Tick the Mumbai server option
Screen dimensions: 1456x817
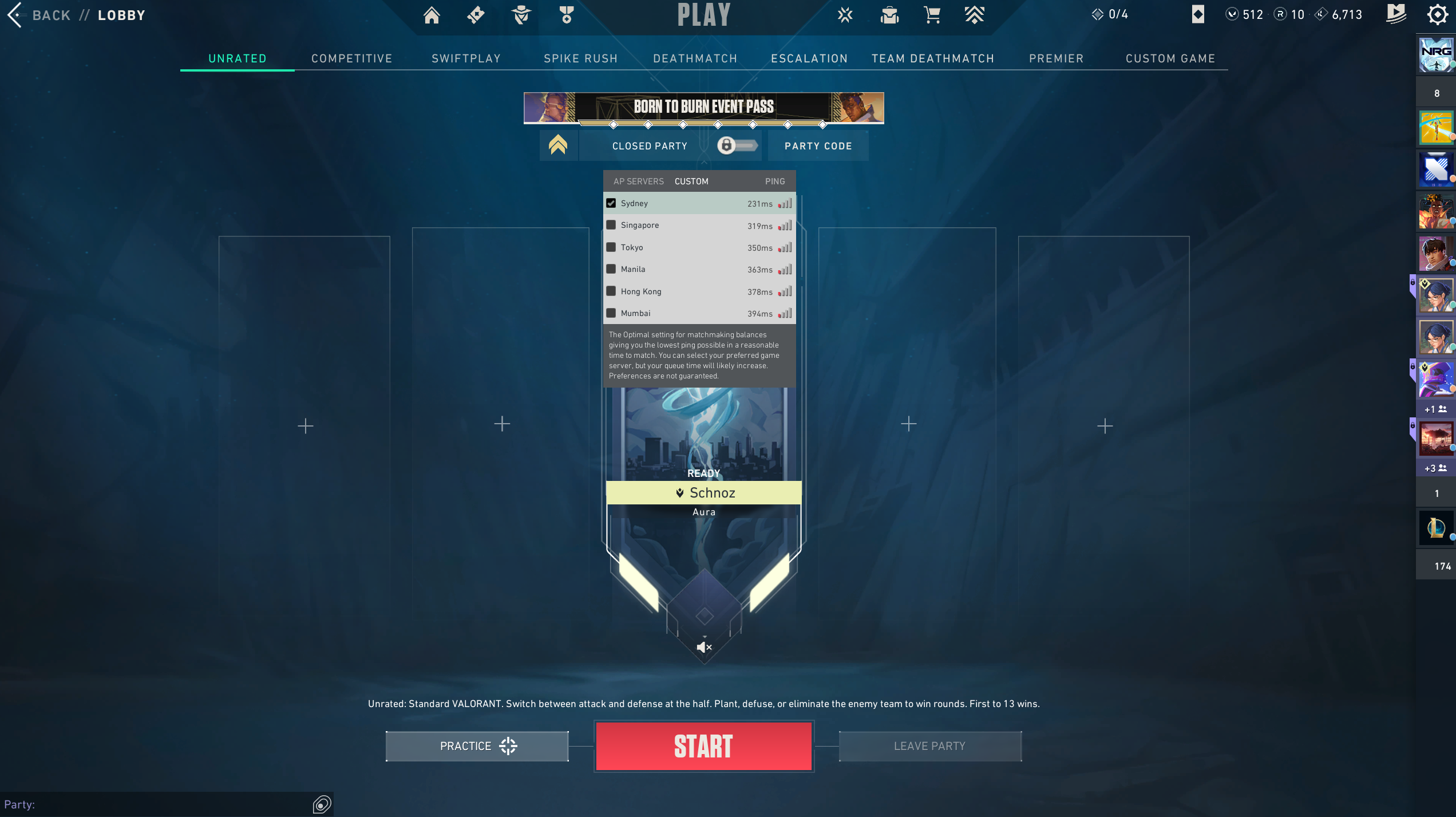611,313
